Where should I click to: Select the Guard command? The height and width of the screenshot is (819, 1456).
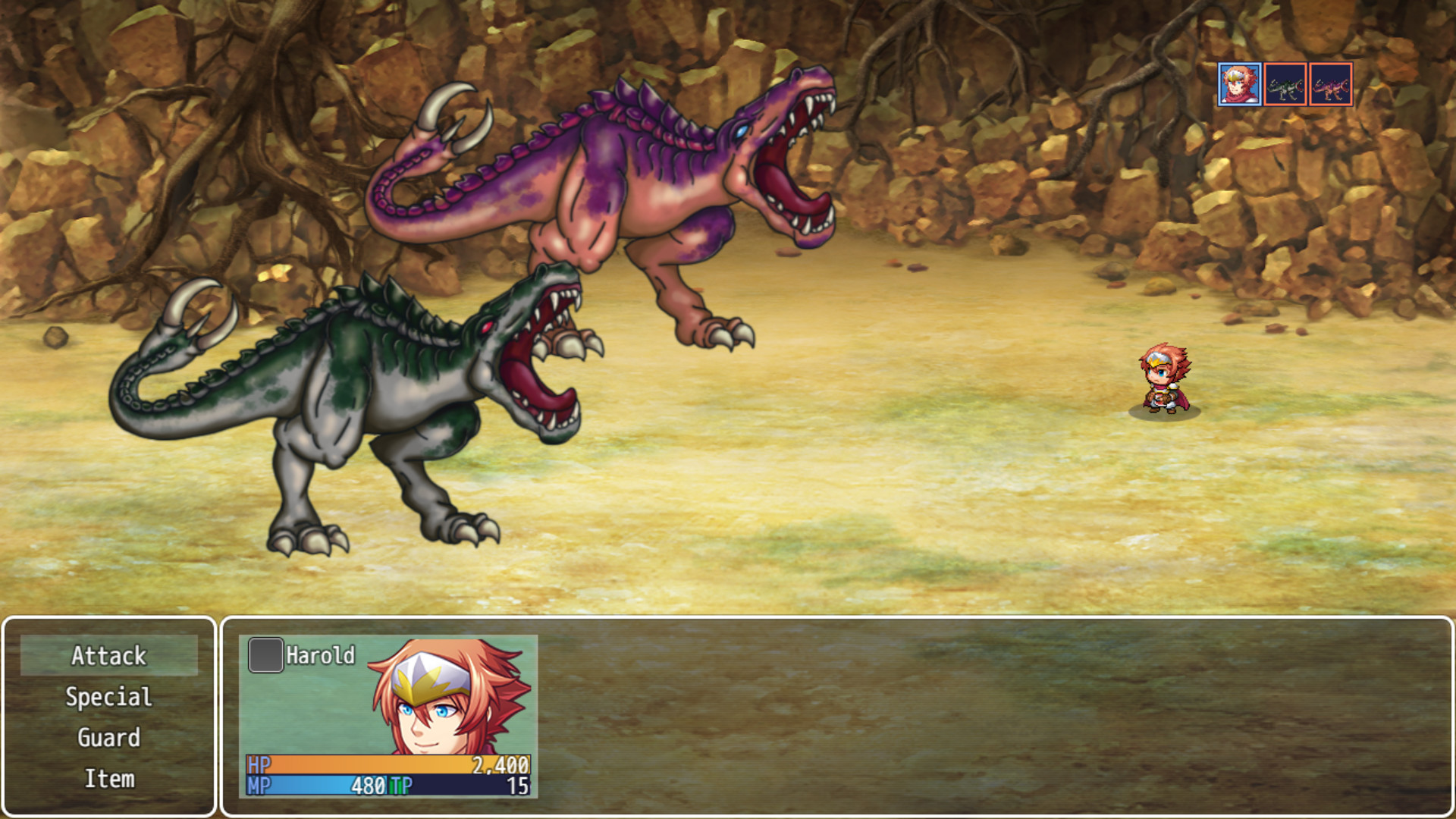coord(108,737)
